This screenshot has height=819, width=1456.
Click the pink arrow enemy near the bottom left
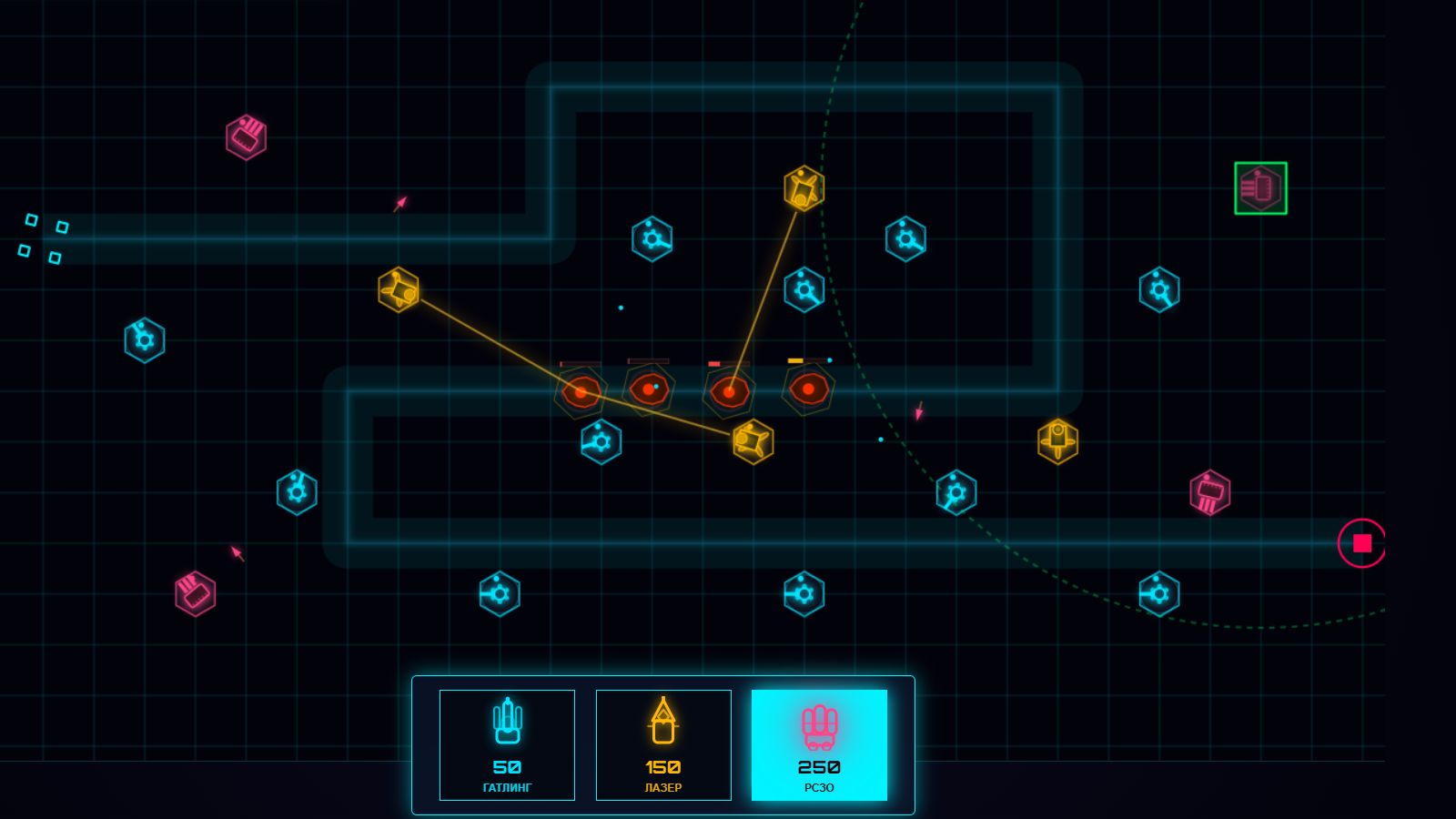click(236, 553)
